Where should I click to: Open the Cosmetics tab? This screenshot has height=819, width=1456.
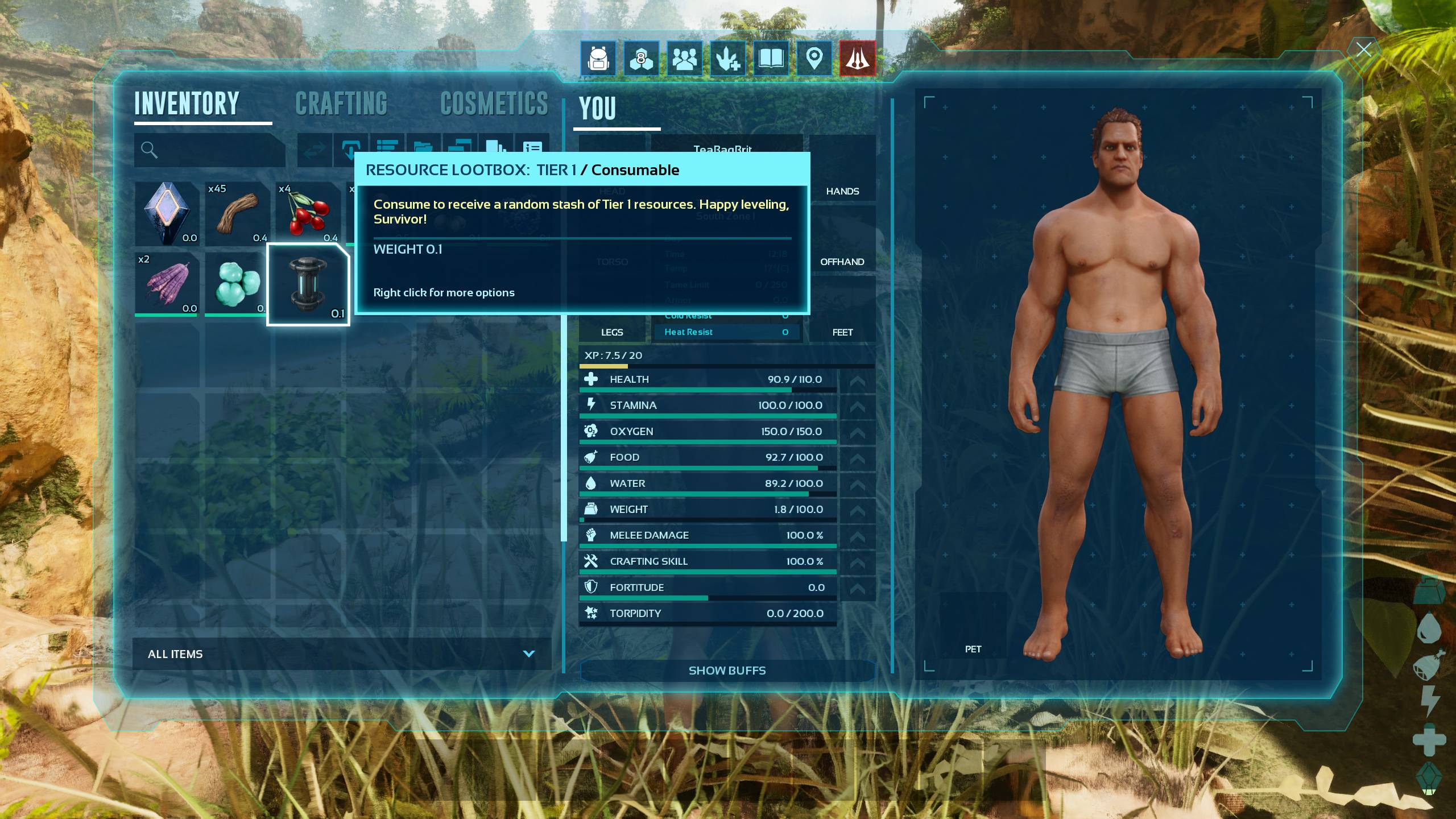click(494, 104)
